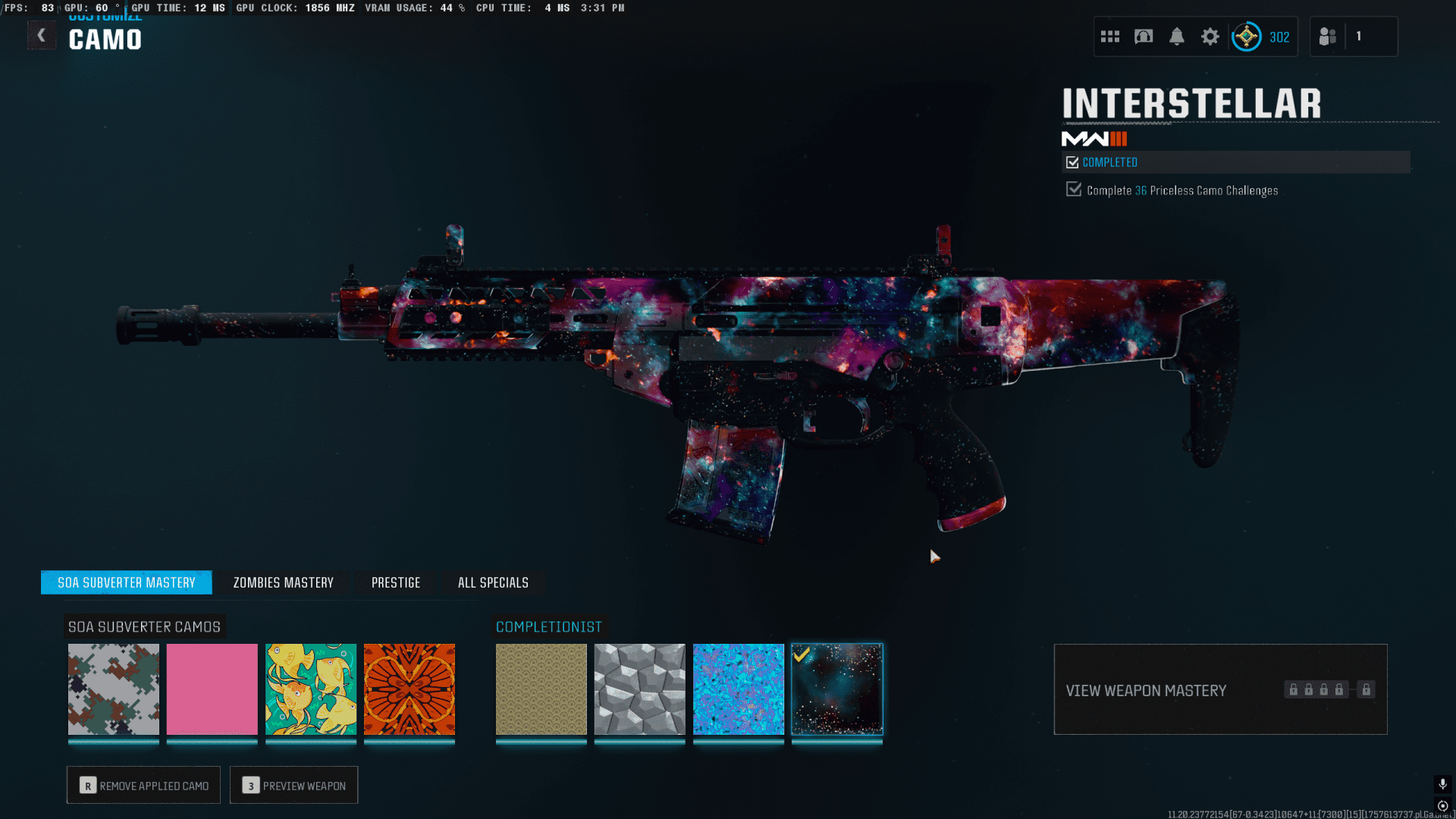
Task: Choose the gold patterned completionist camo
Action: click(541, 689)
